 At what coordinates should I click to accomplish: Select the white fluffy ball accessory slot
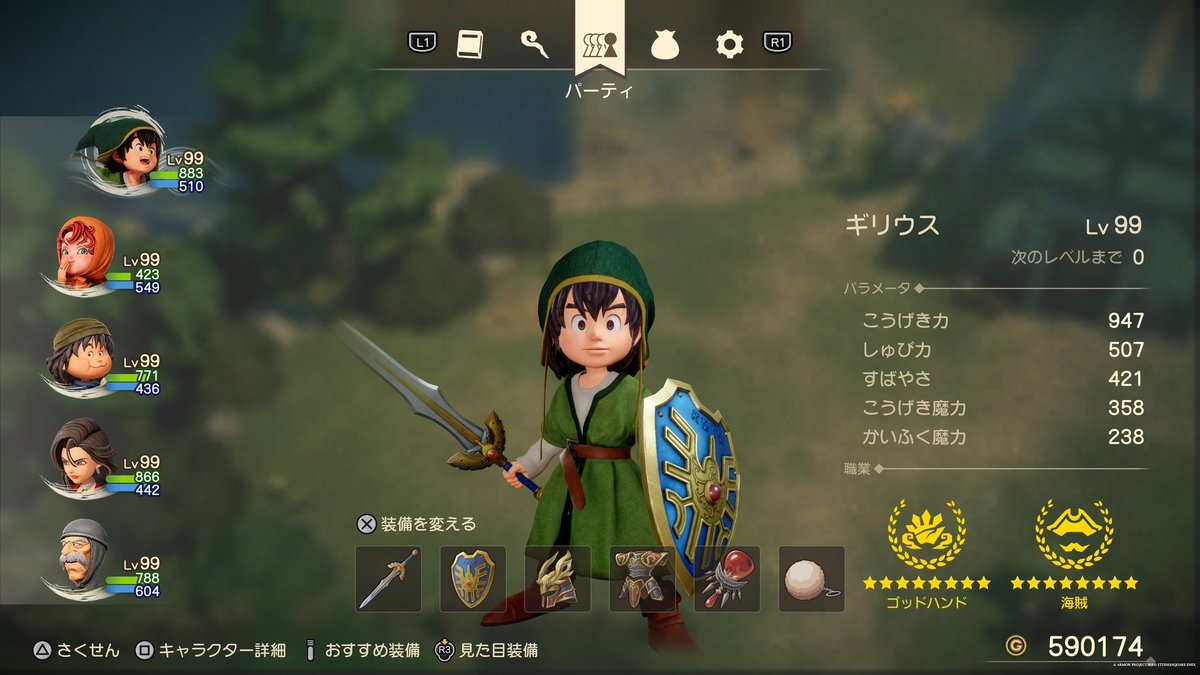tap(812, 579)
